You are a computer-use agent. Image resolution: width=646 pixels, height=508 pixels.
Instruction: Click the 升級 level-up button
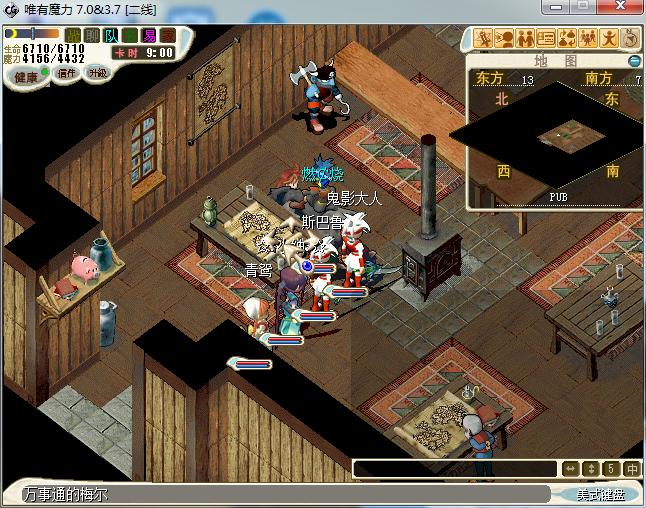click(98, 73)
